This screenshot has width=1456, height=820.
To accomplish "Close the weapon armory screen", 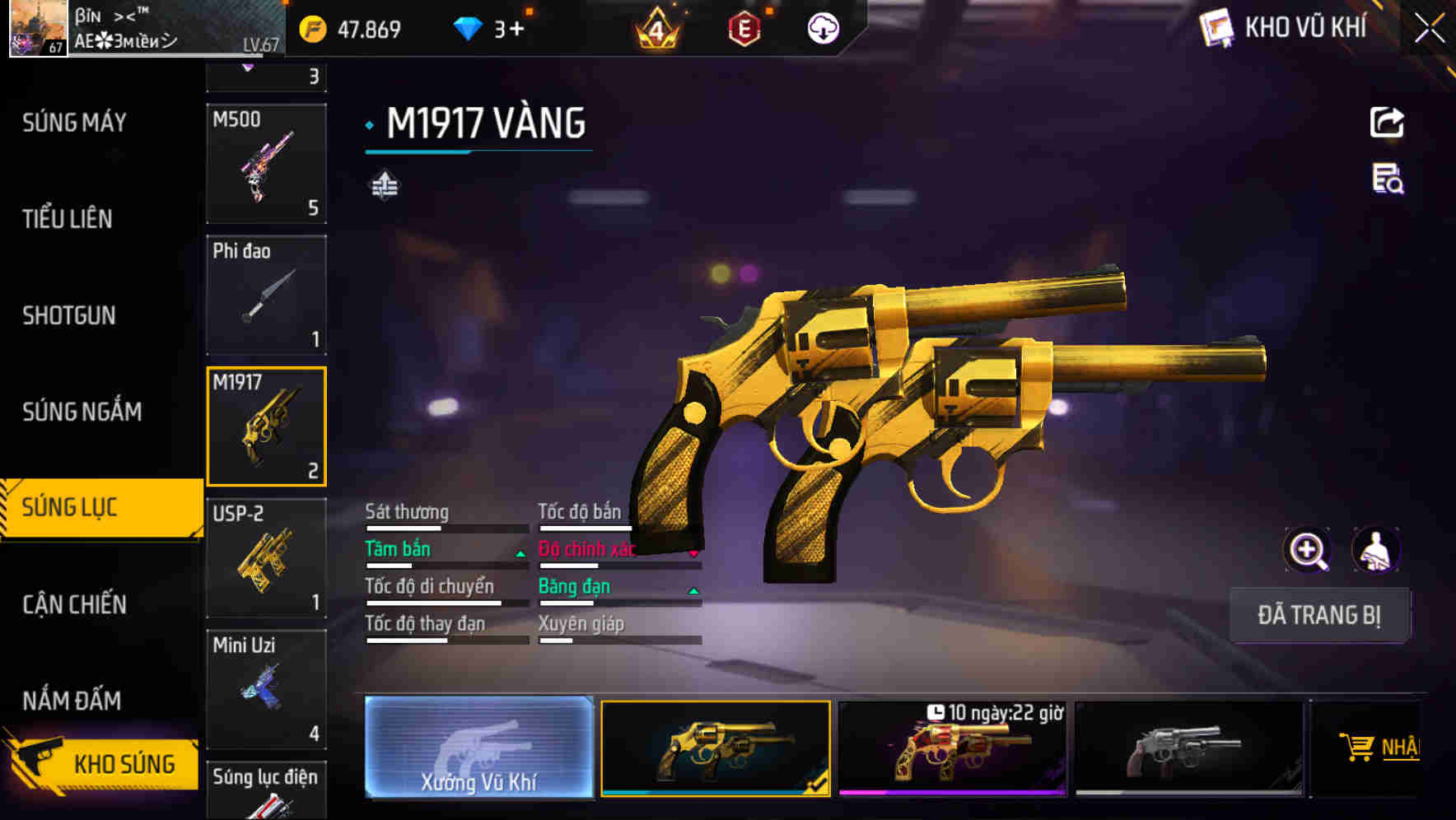I will click(x=1430, y=28).
